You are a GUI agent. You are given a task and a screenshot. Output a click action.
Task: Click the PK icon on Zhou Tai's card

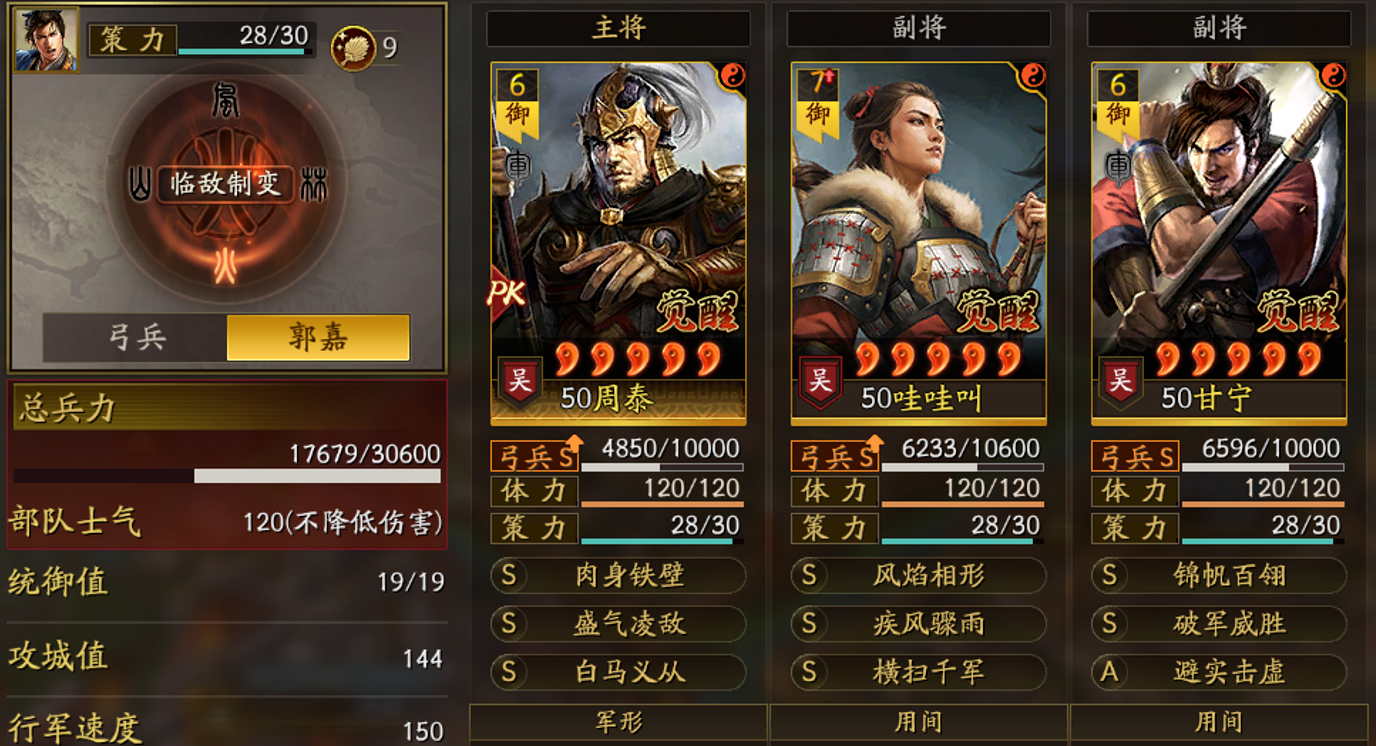pyautogui.click(x=506, y=294)
